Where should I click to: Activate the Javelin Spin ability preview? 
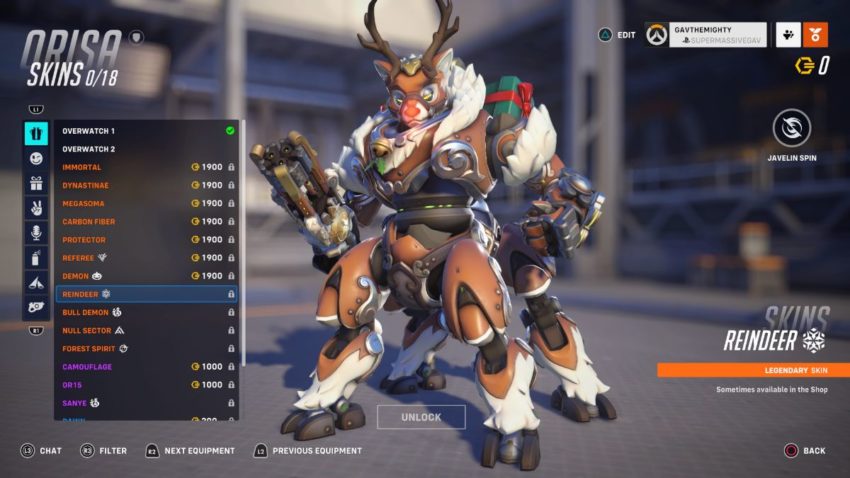coord(791,128)
